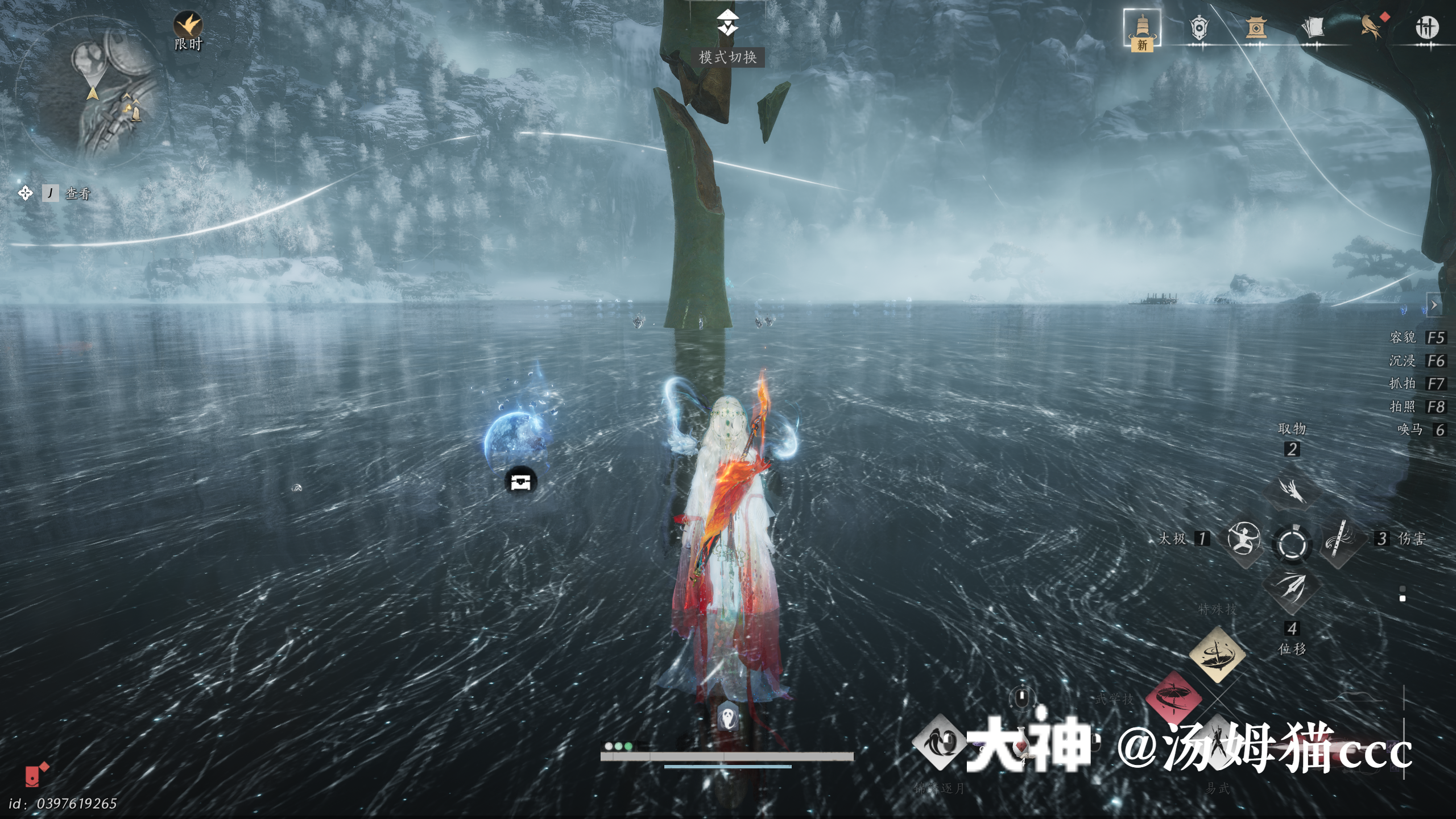1456x819 pixels.
Task: Expand the right side panel arrow
Action: tap(1434, 305)
